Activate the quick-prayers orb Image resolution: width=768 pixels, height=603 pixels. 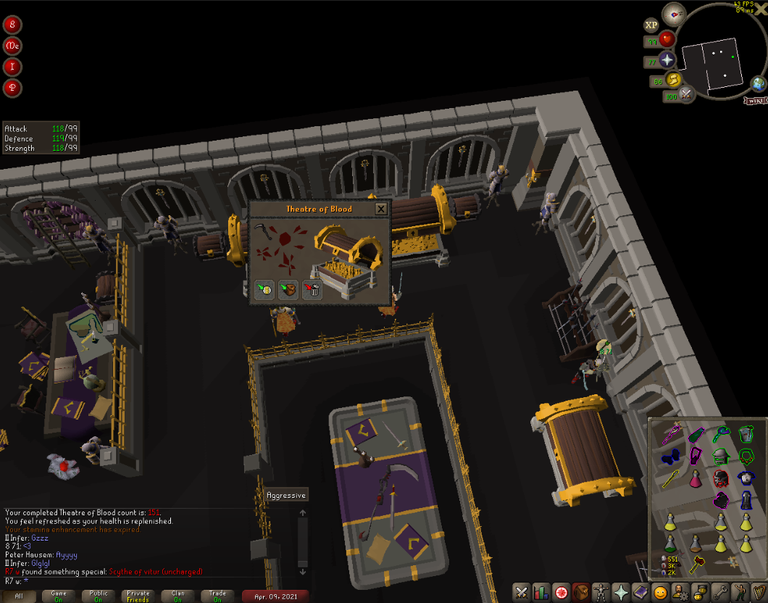coord(666,60)
